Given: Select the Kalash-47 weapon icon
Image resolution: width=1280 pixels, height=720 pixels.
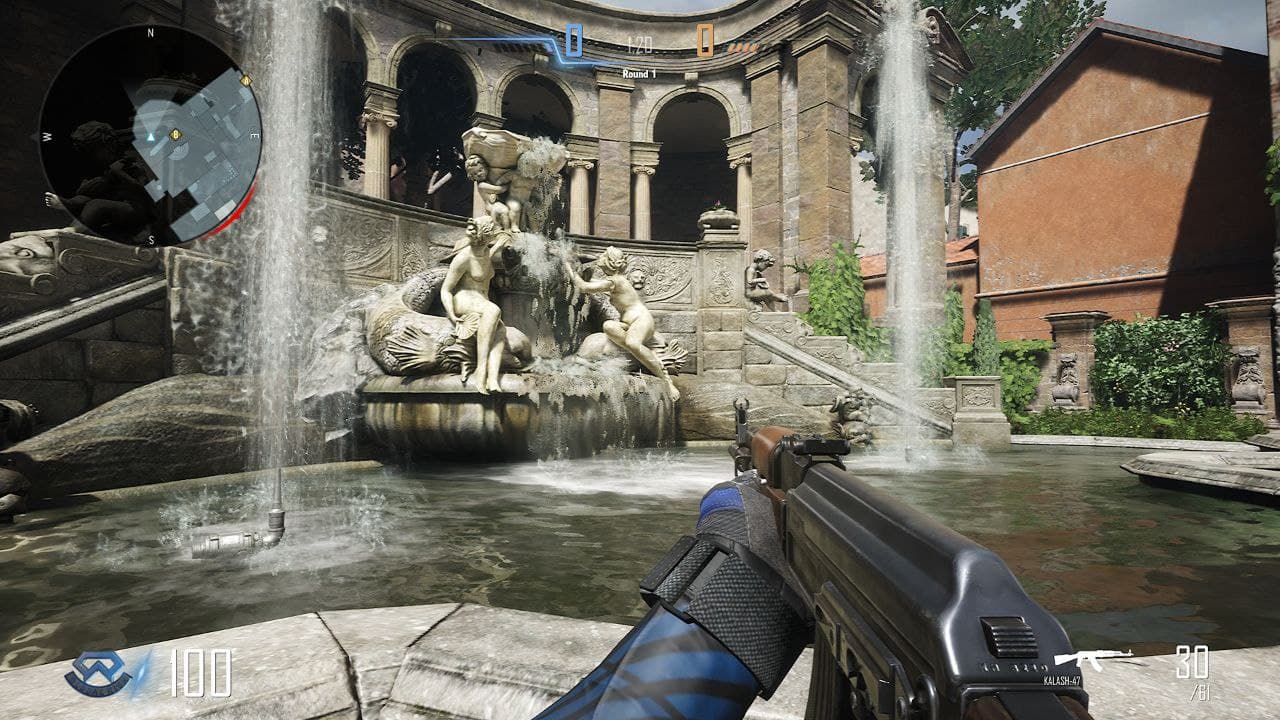Looking at the screenshot, I should point(1093,659).
